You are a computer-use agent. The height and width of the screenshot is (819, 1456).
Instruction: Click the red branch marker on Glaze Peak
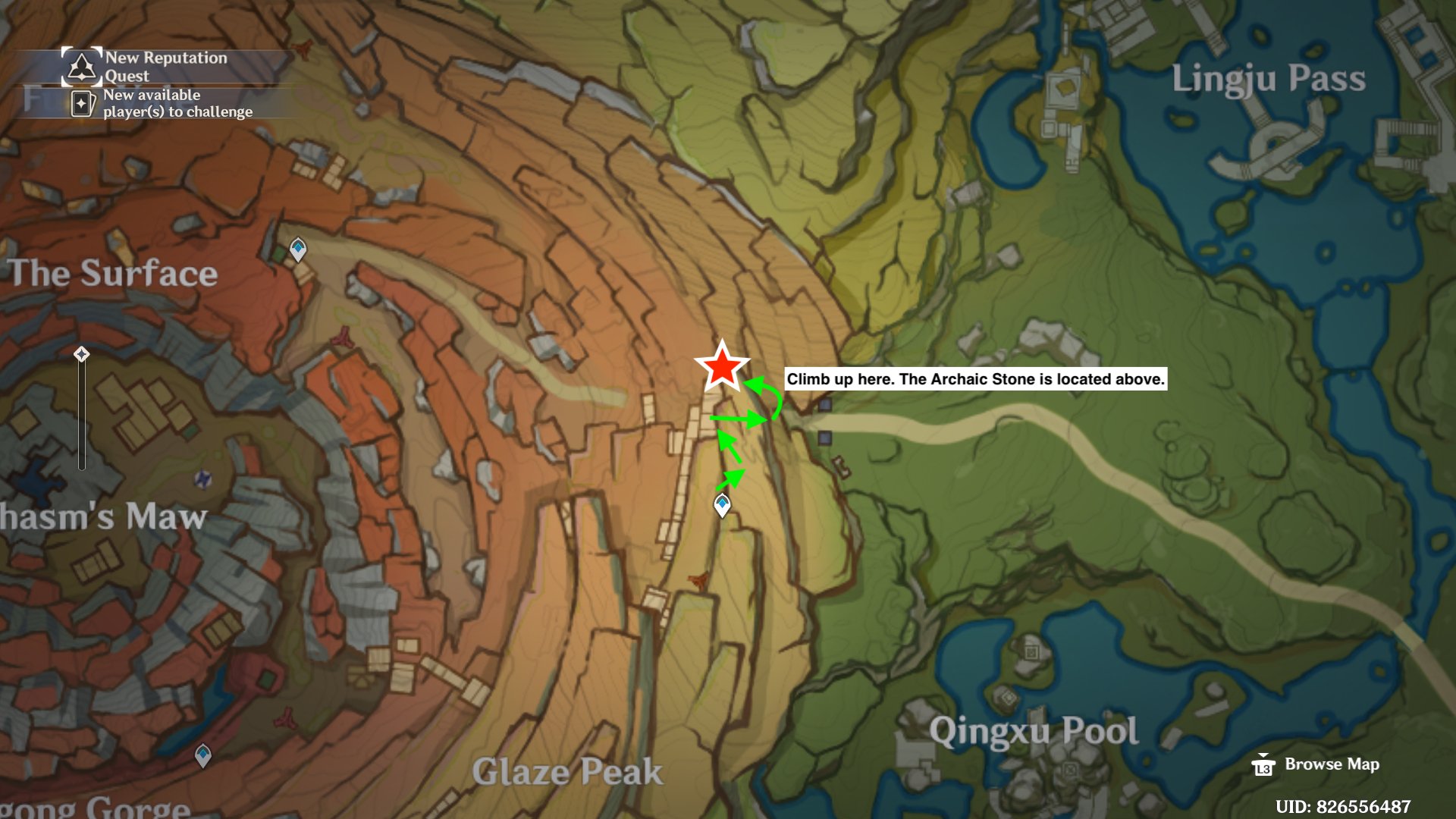697,579
